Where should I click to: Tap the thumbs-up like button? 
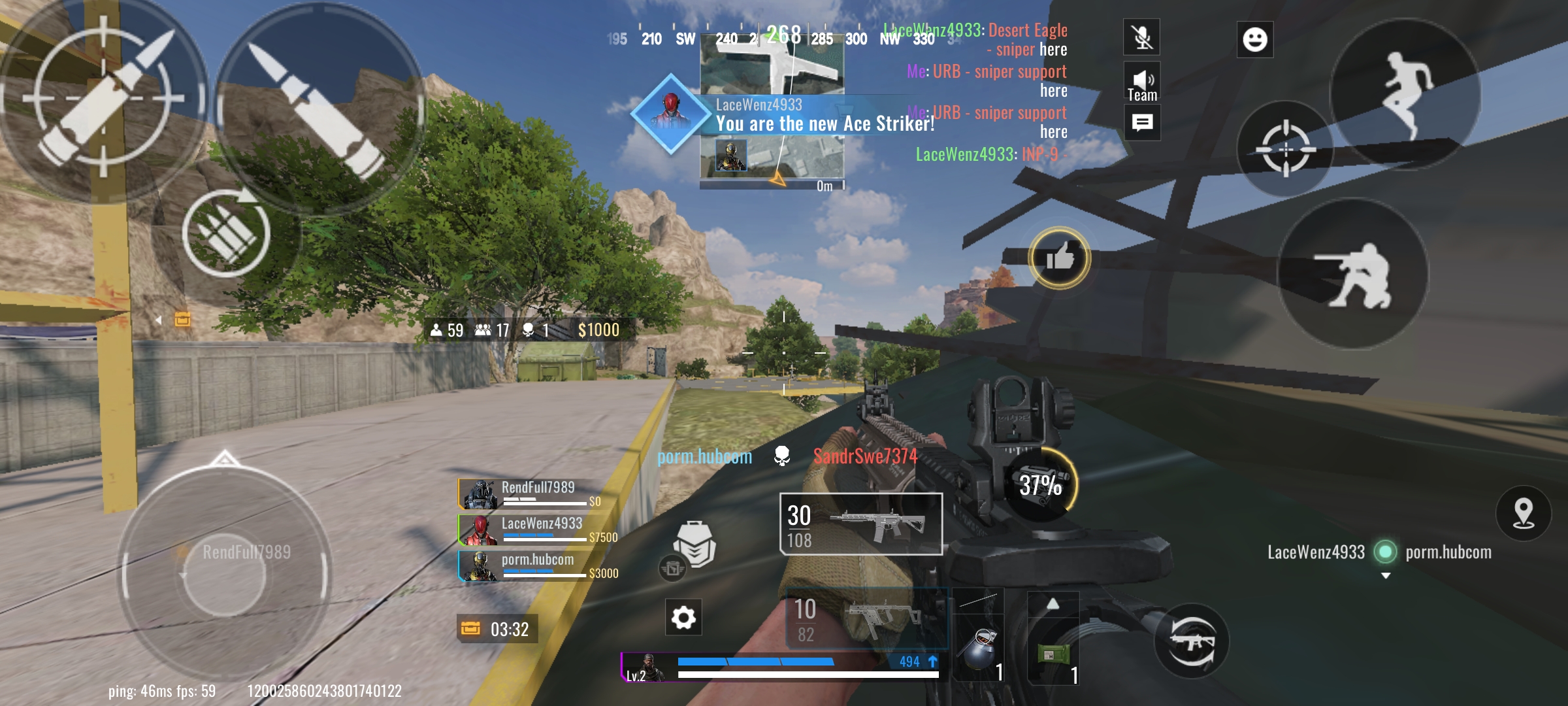point(1060,258)
